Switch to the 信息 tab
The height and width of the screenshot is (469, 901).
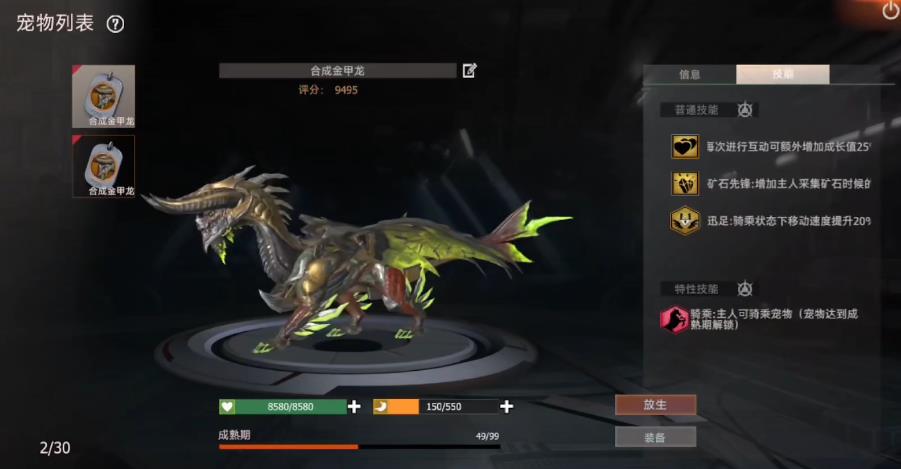click(689, 74)
